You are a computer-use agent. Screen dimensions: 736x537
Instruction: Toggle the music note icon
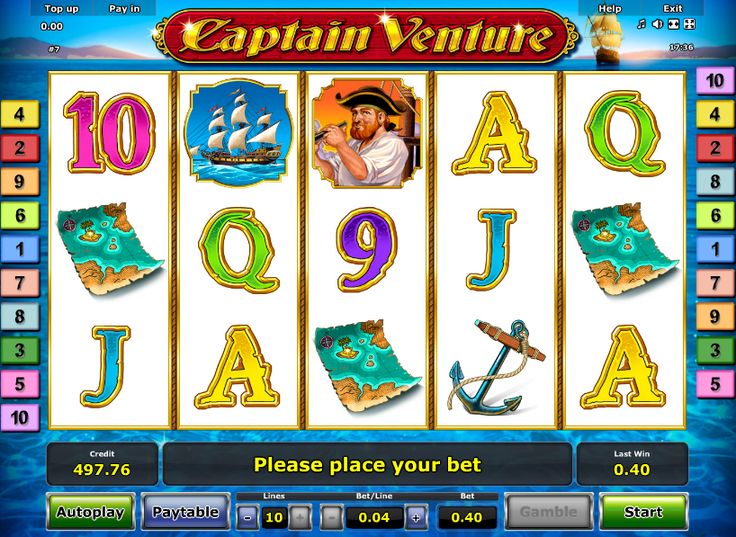point(641,24)
